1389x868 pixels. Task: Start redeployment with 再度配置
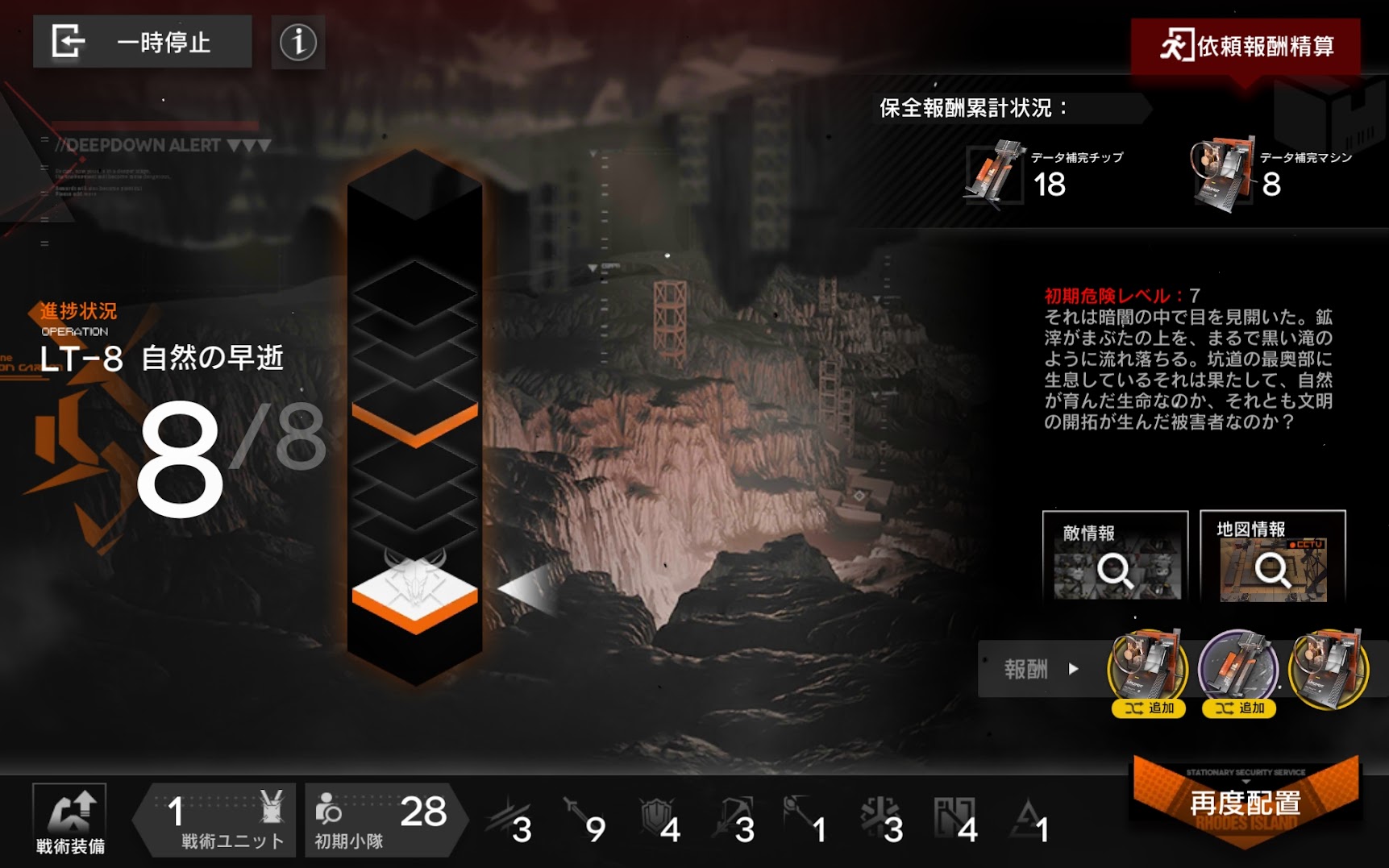click(1246, 802)
